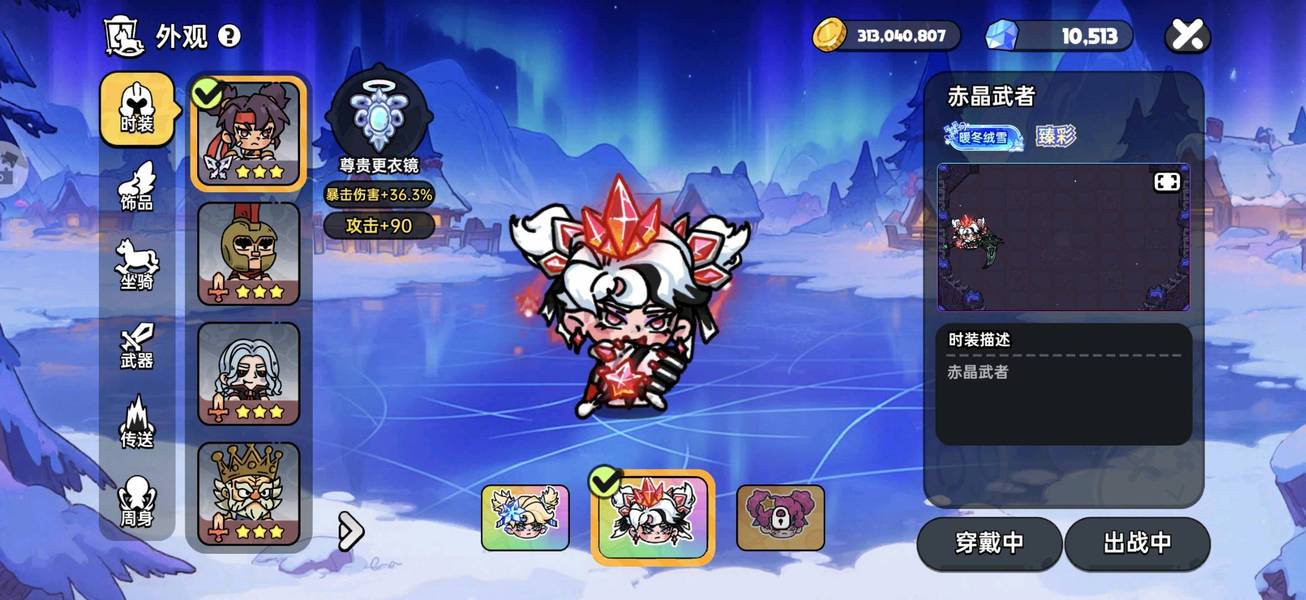Image resolution: width=1306 pixels, height=600 pixels.
Task: Switch to the 坐骑 mount tab
Action: (136, 265)
